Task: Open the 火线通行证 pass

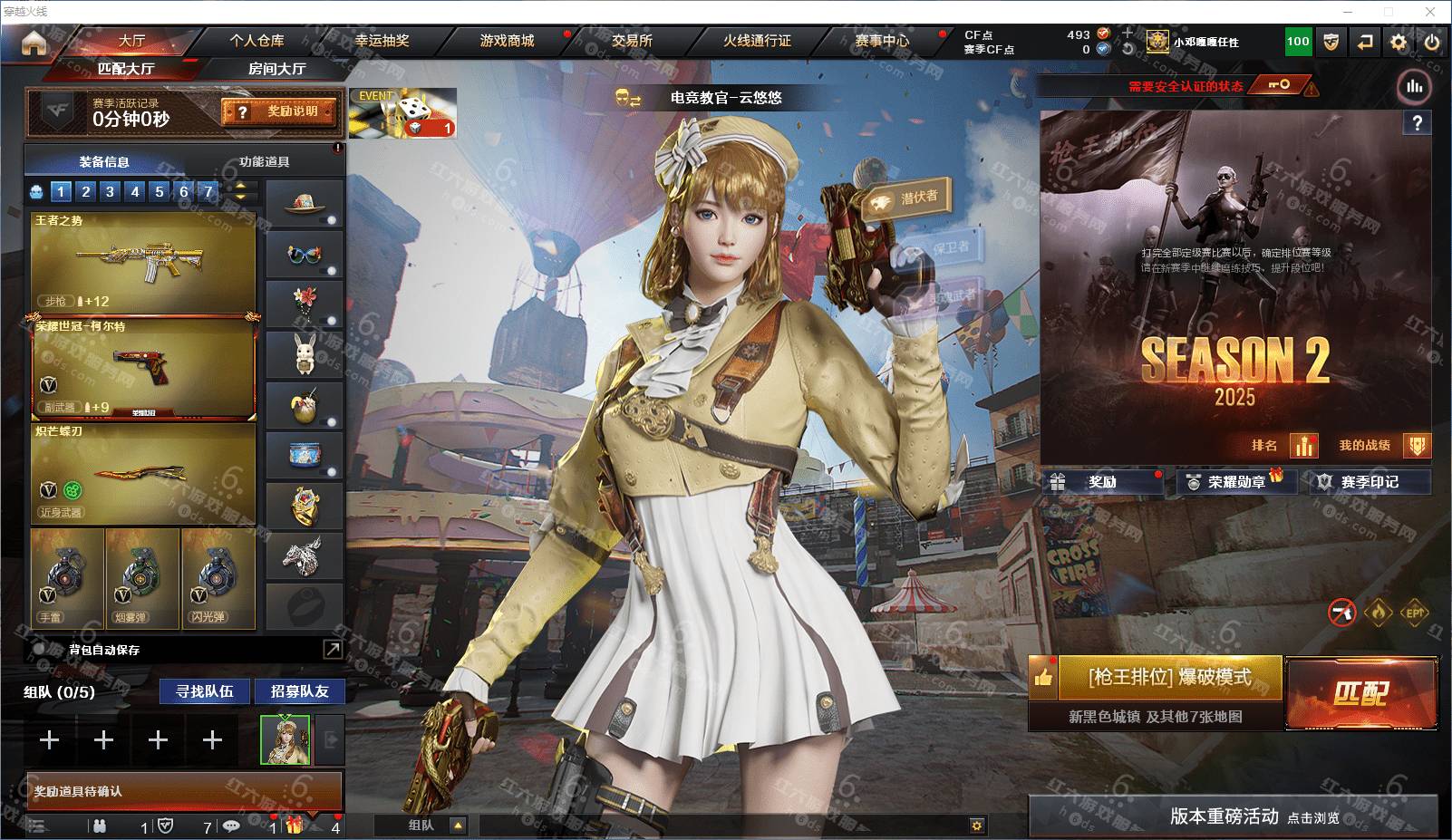Action: [x=757, y=41]
